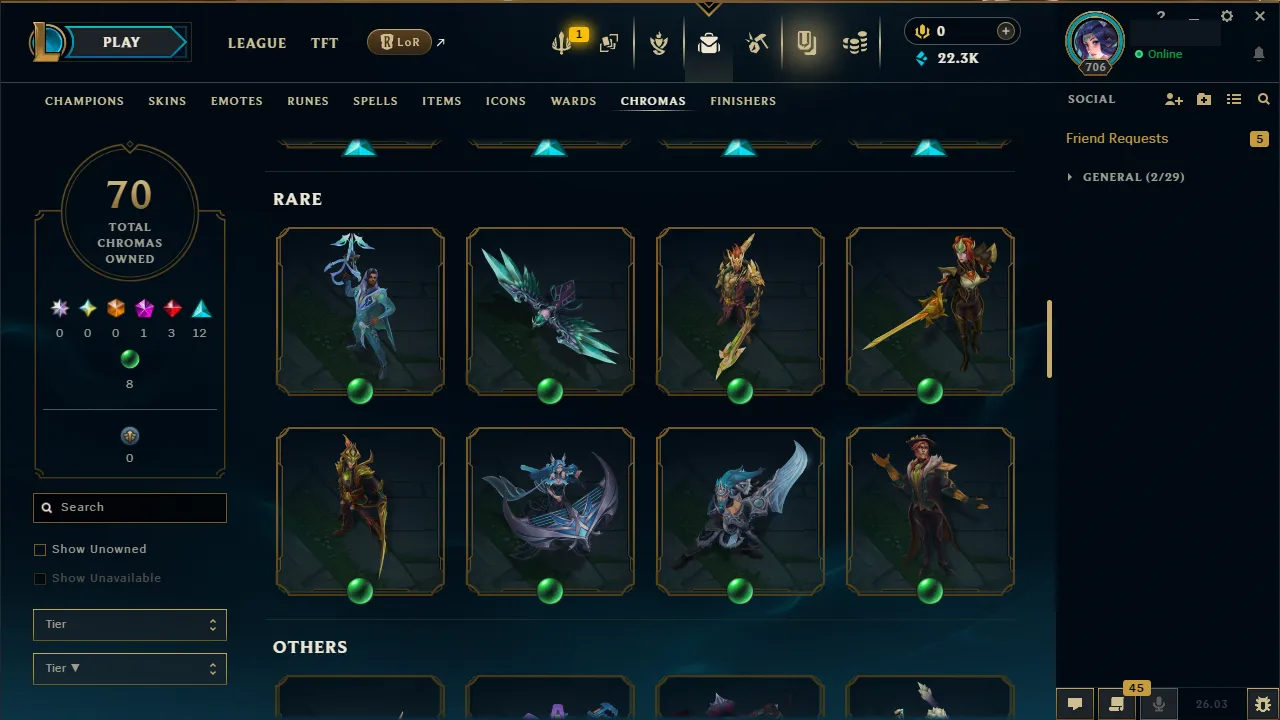Open the Clash trophy icon

(659, 42)
